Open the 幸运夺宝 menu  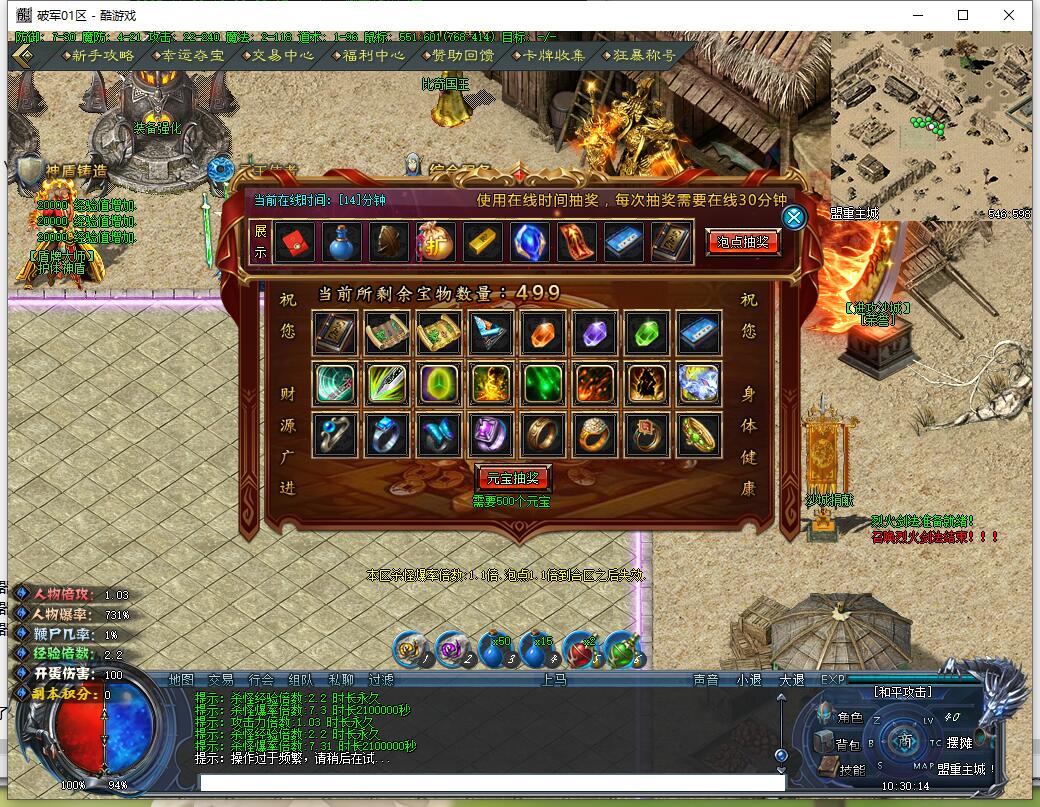[x=185, y=55]
